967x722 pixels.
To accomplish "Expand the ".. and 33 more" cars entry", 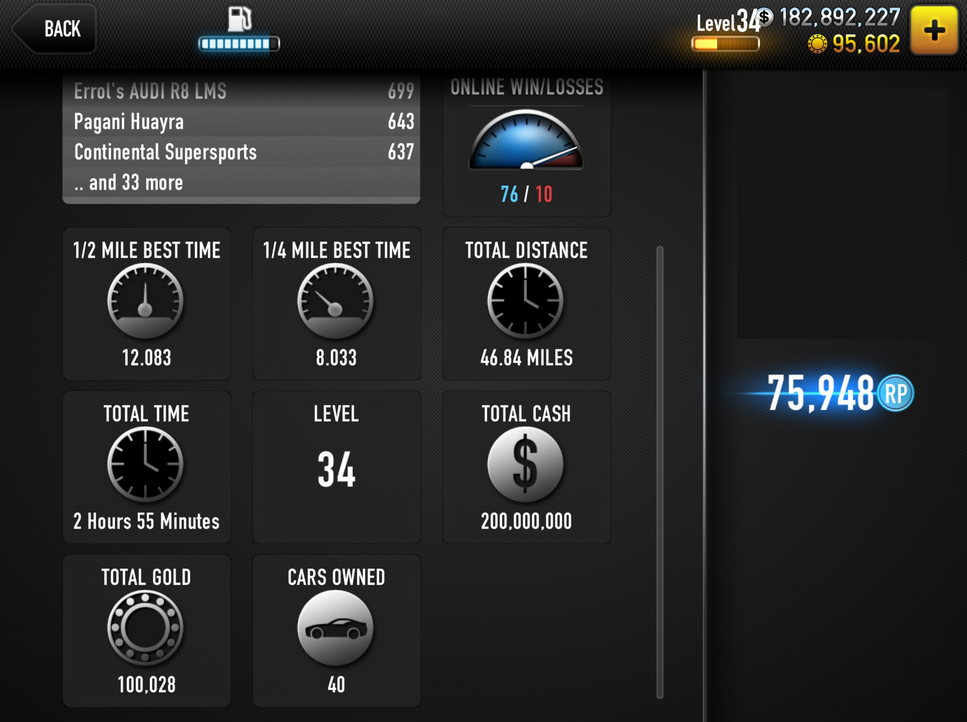I will (x=242, y=183).
